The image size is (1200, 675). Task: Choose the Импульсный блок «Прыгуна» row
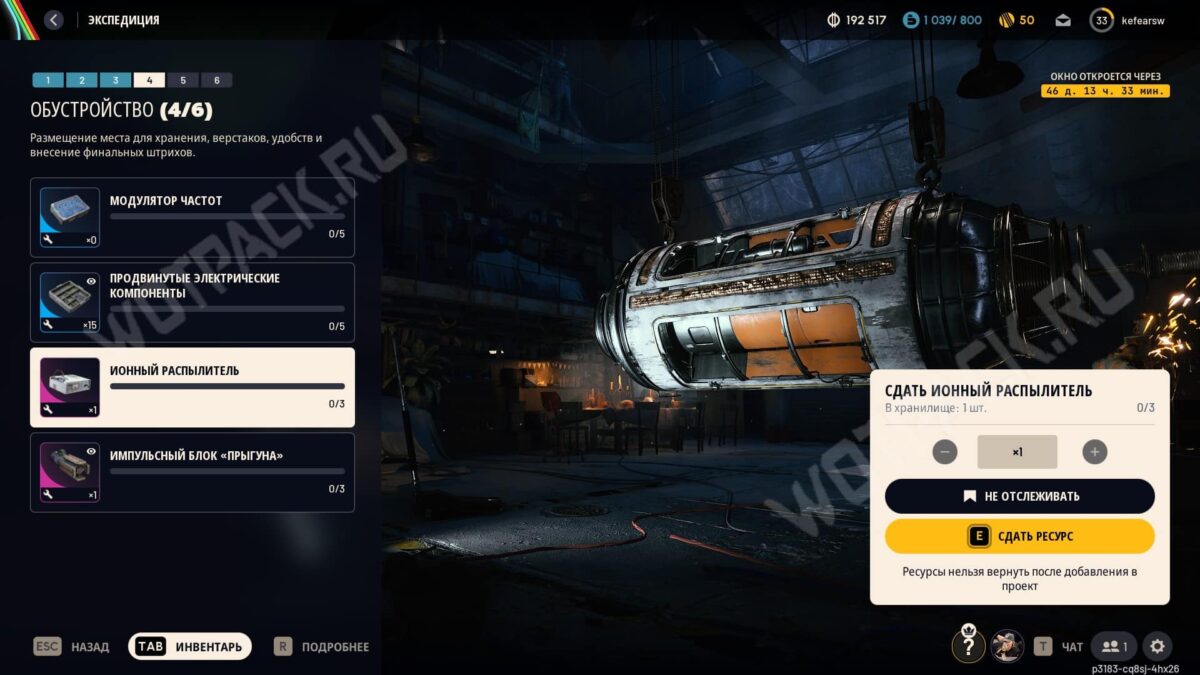[x=192, y=472]
